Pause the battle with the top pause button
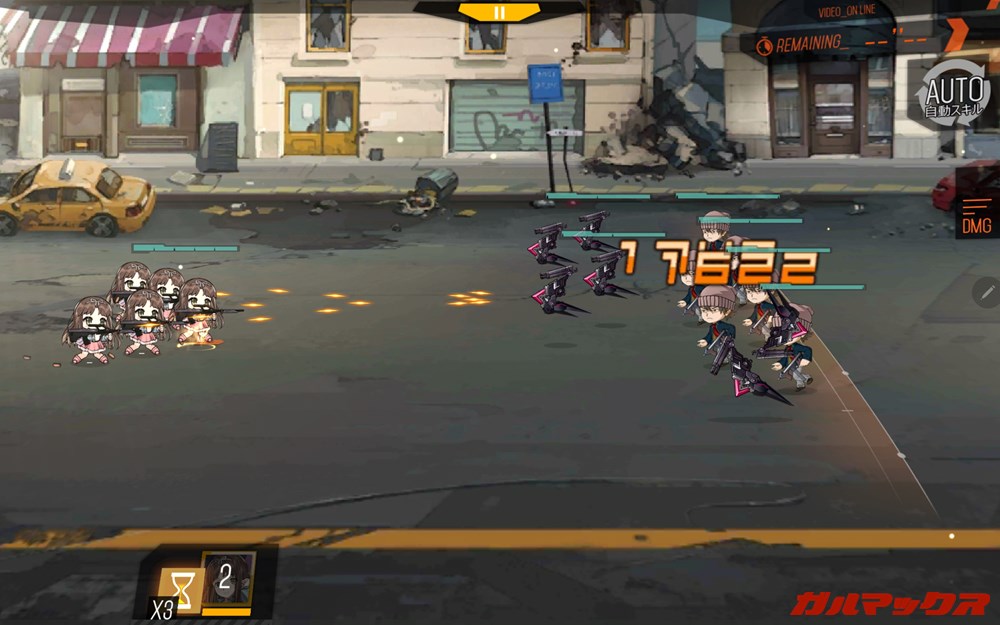The image size is (1000, 625). pos(499,12)
